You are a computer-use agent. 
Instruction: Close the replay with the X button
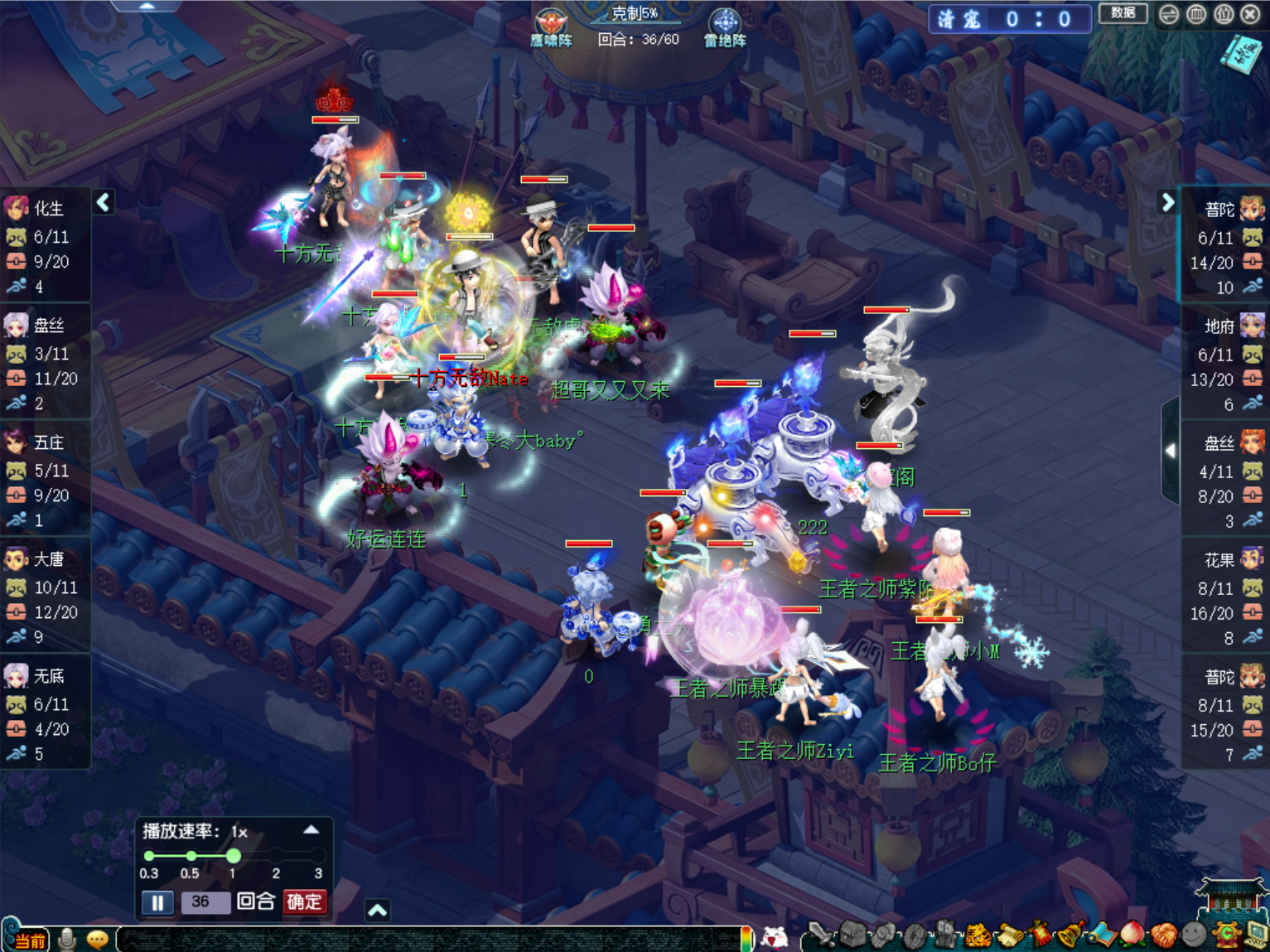coord(1250,14)
